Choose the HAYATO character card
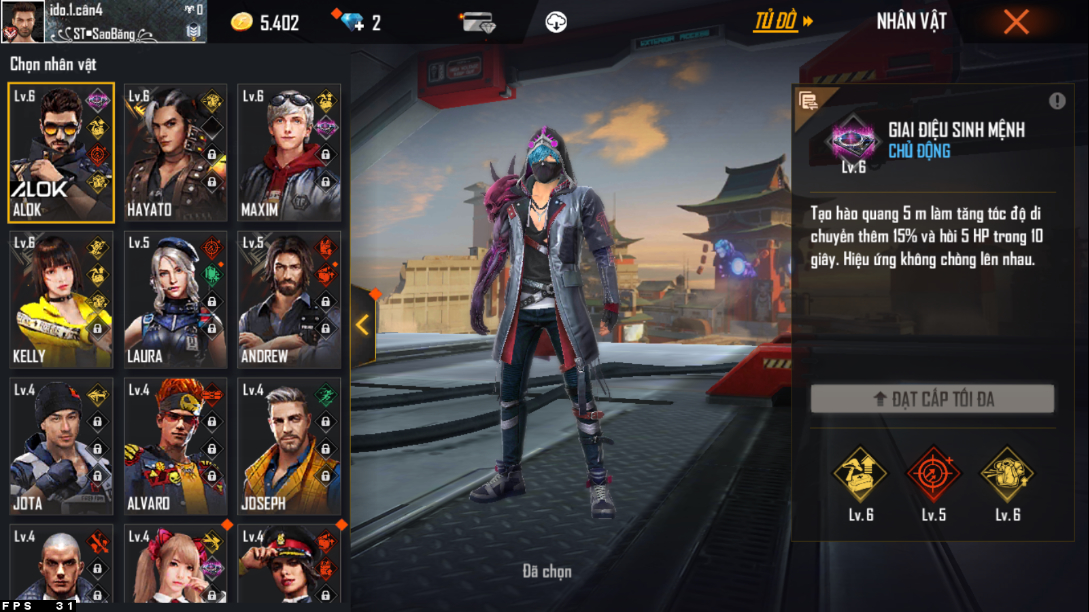The height and width of the screenshot is (612, 1089). click(175, 152)
